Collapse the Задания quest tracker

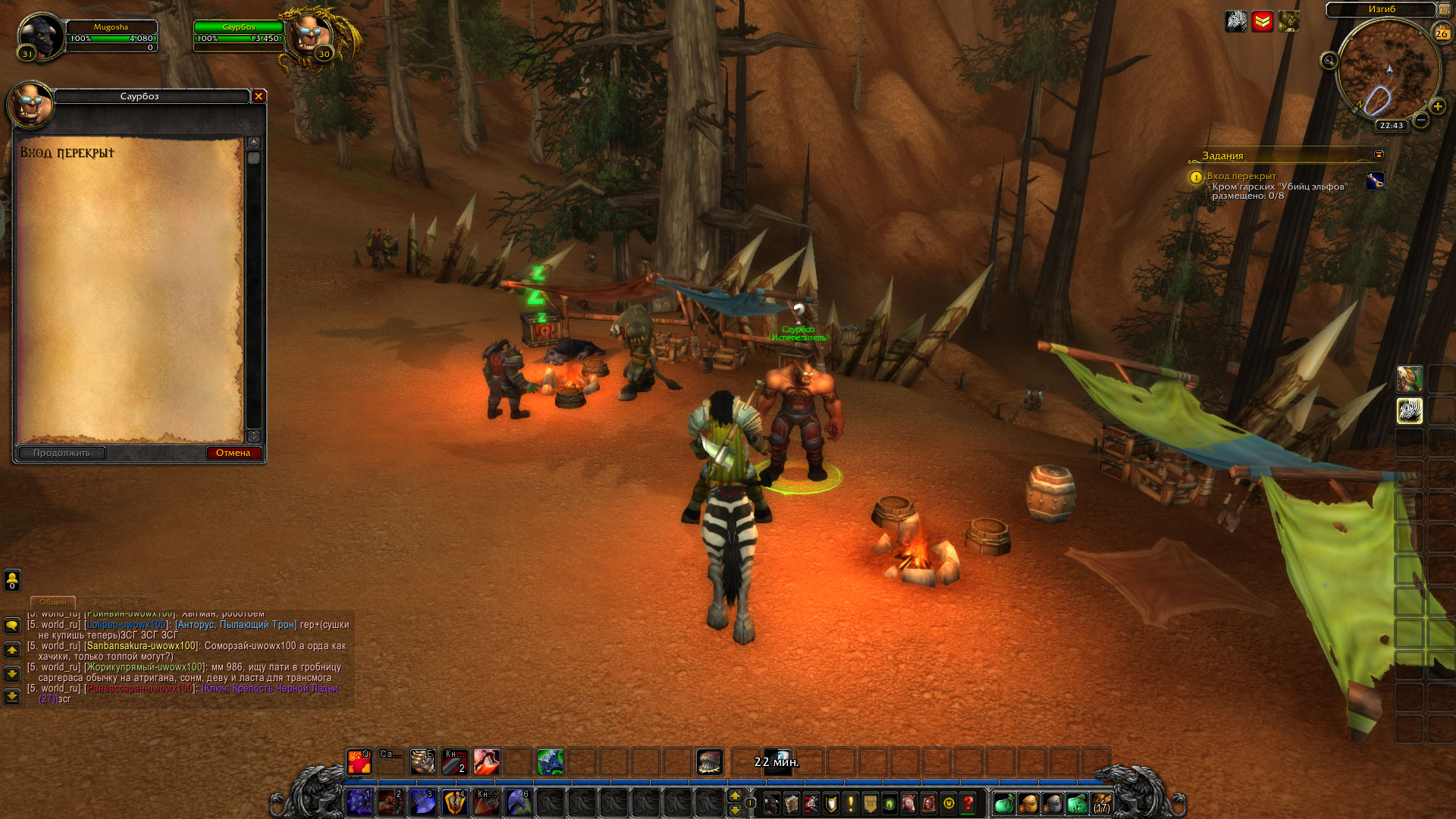pyautogui.click(x=1379, y=155)
